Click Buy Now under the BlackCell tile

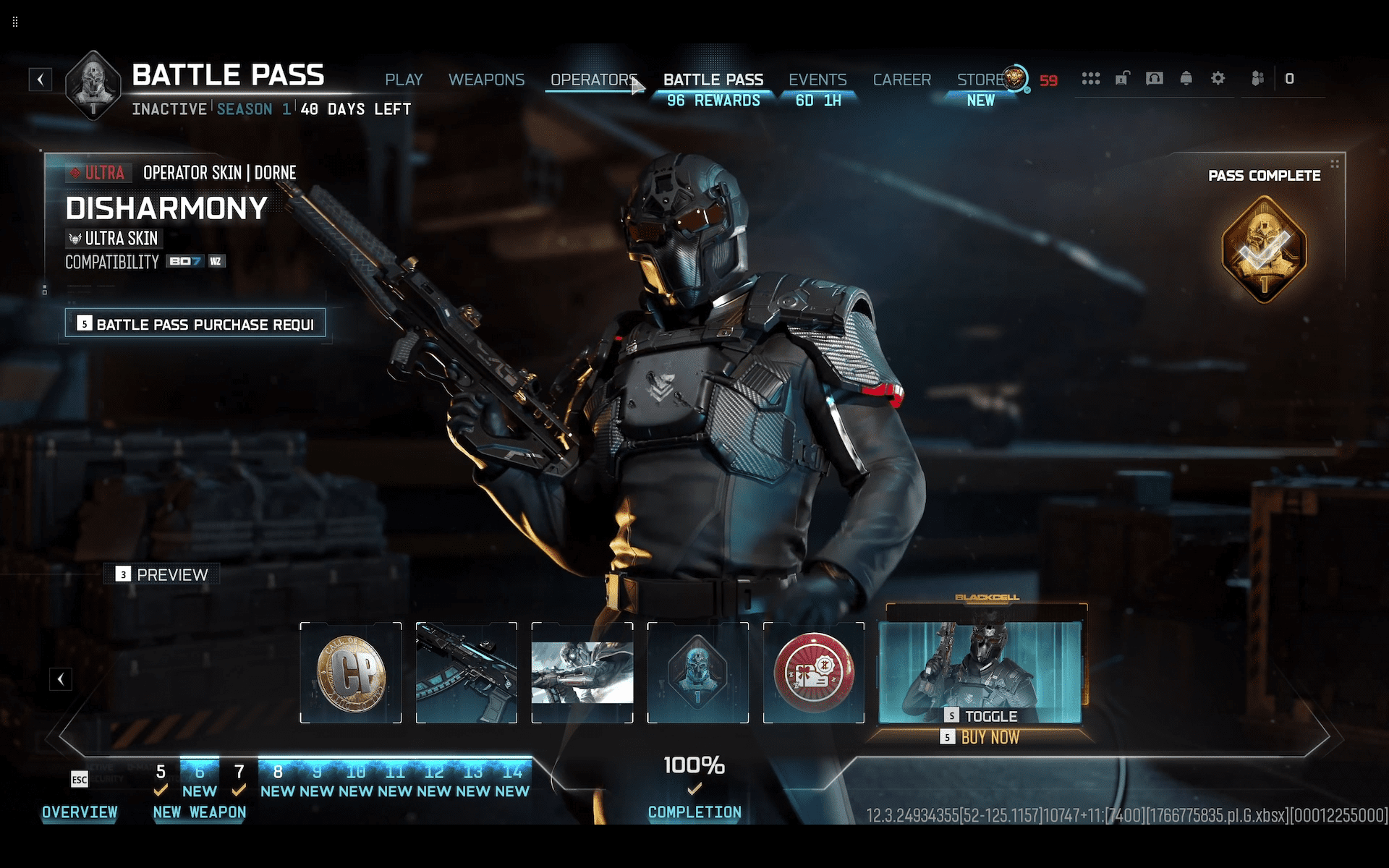[989, 737]
